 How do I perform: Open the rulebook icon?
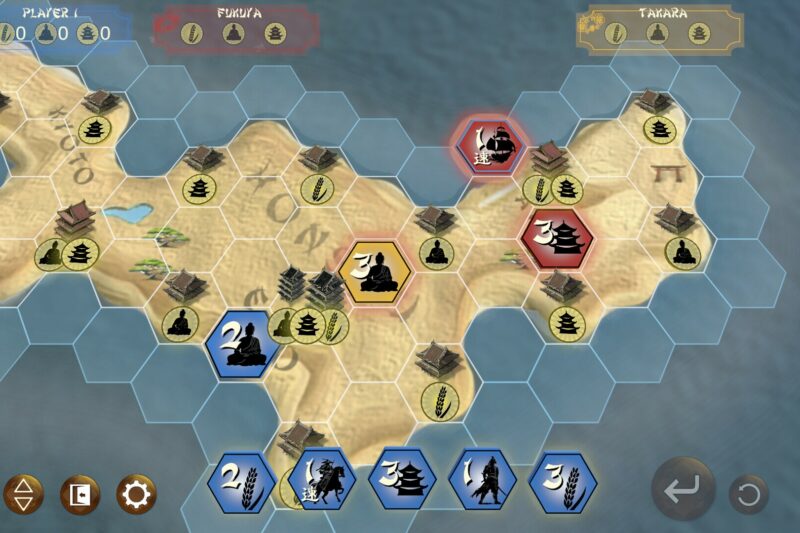pos(80,494)
